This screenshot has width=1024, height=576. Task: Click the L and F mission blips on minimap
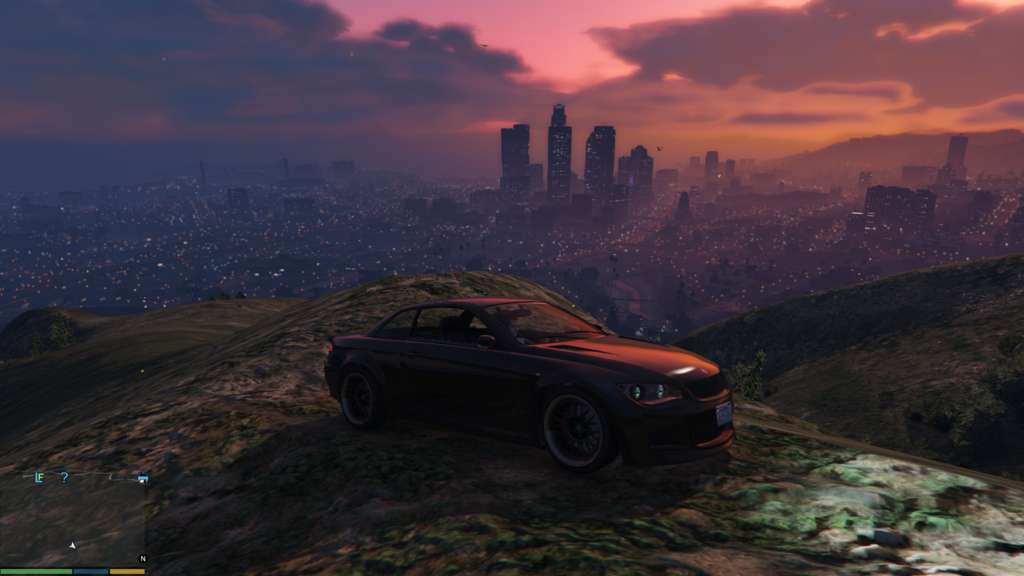click(x=39, y=478)
